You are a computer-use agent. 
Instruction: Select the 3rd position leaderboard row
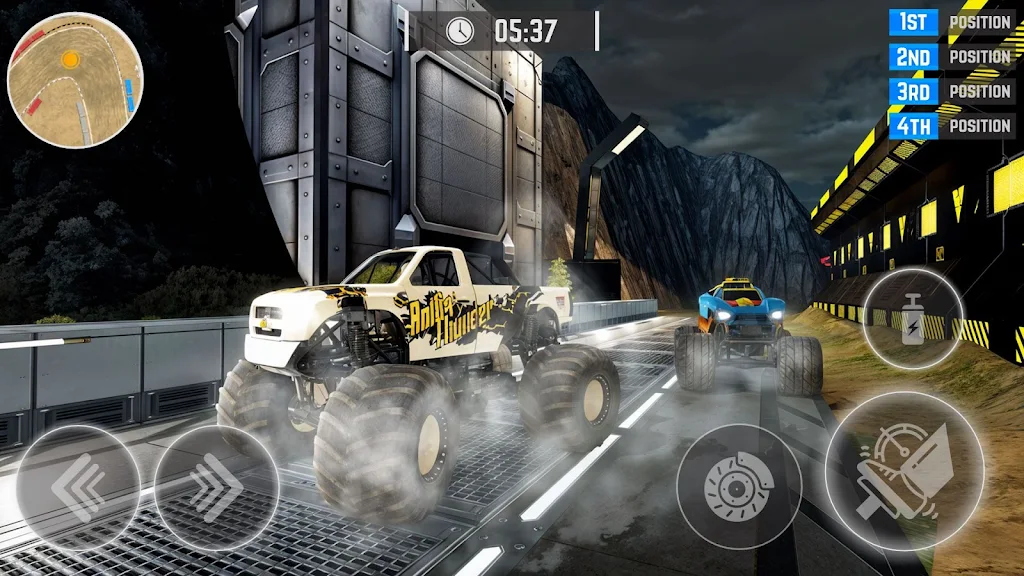pos(951,91)
